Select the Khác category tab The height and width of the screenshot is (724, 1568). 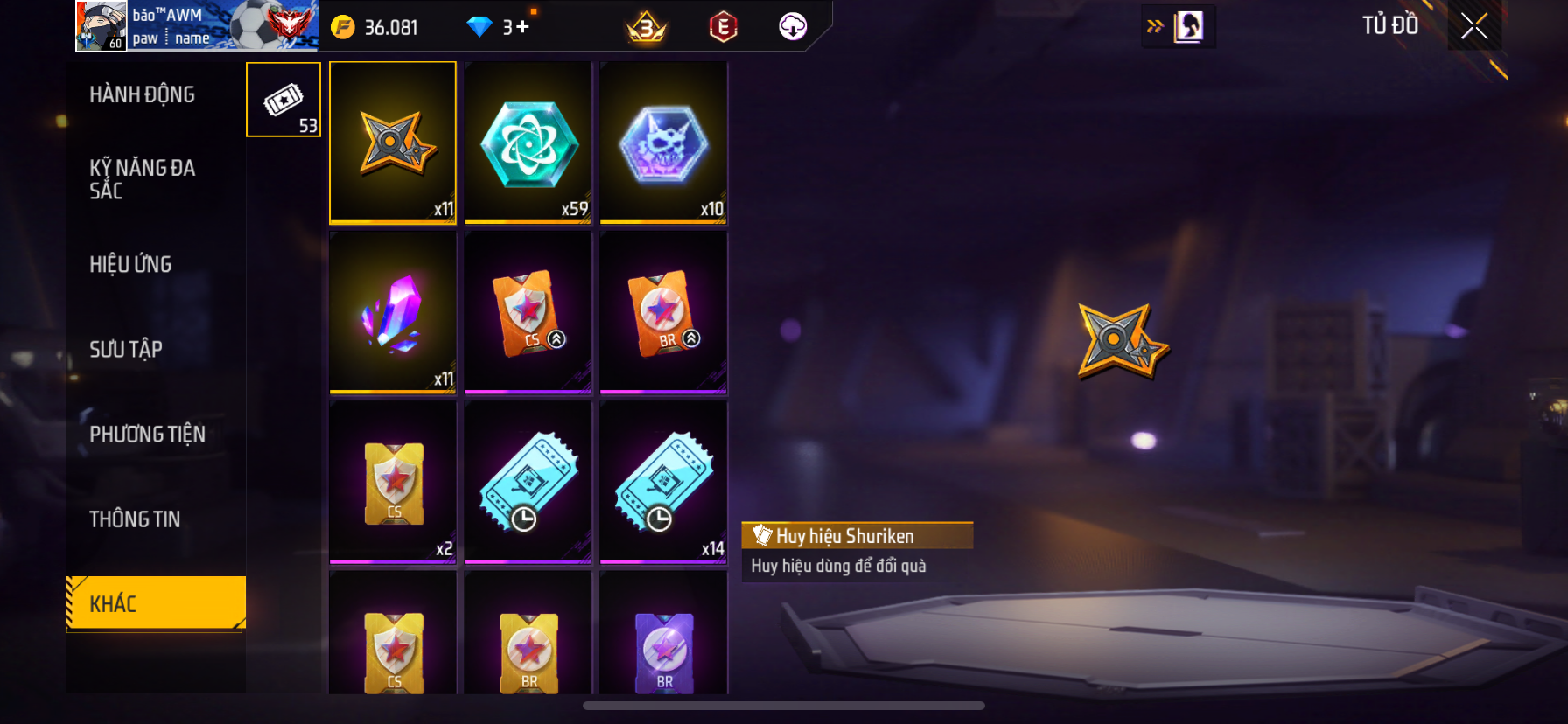coord(156,603)
